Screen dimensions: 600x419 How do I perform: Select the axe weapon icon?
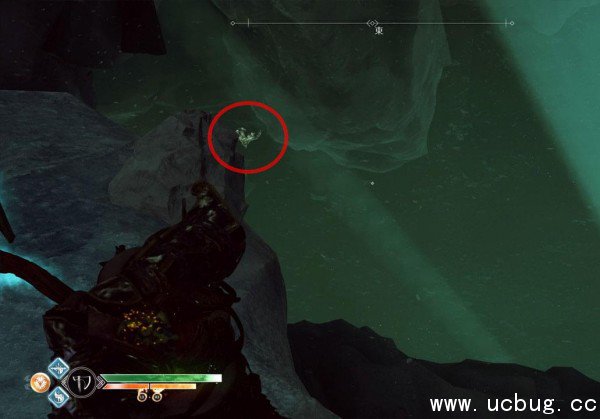tap(80, 382)
